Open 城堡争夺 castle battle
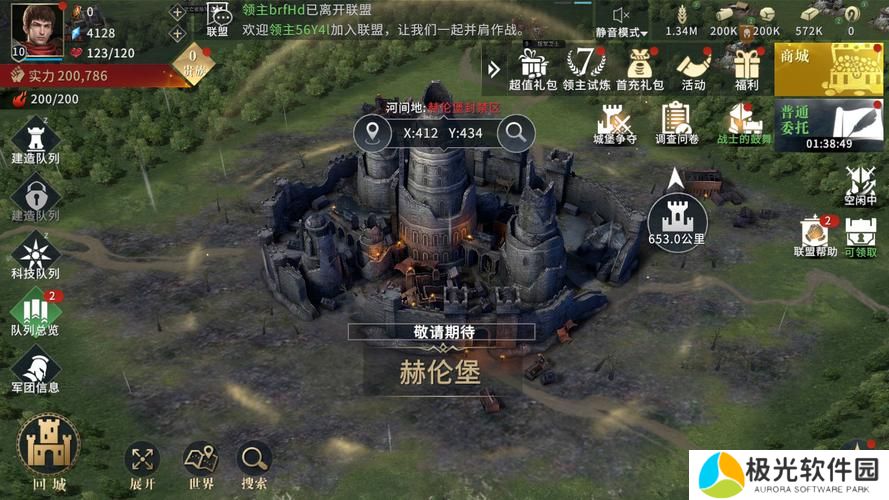Screen dimensions: 889x500 (x=614, y=126)
